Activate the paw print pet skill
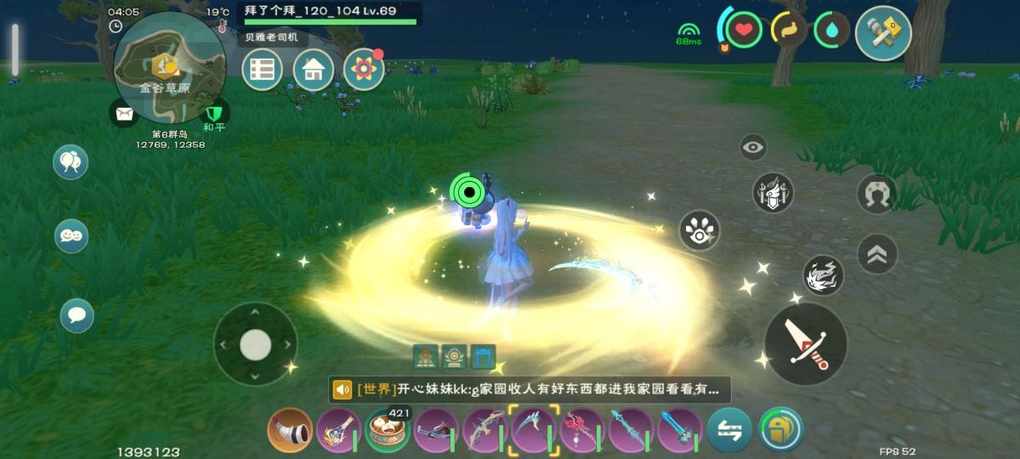1020x459 pixels. point(700,231)
